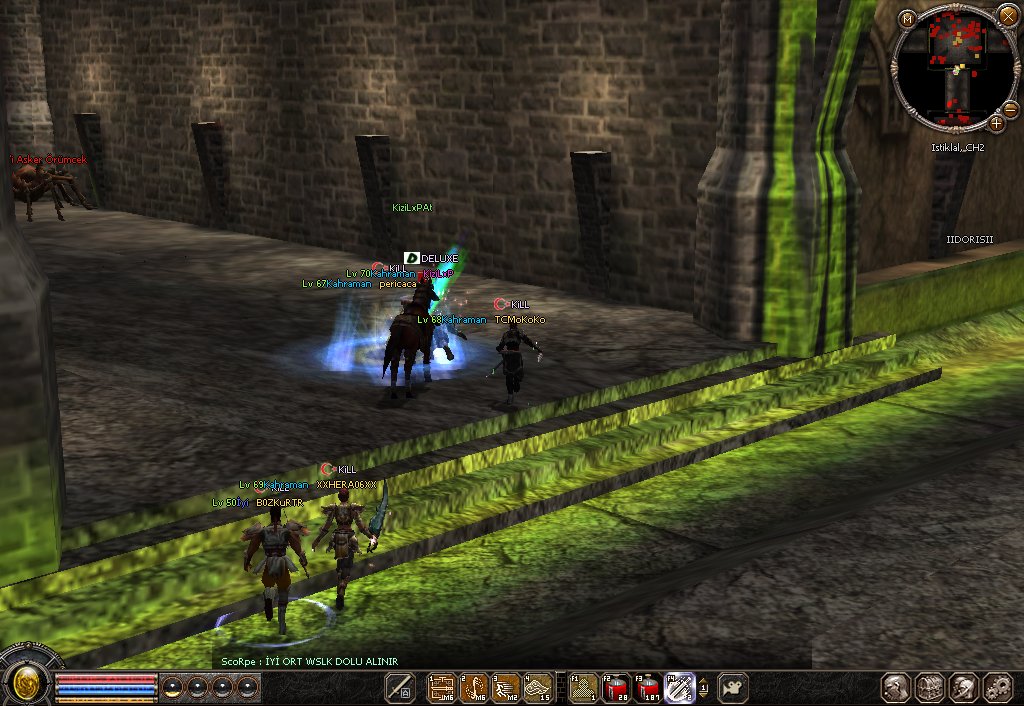Open the system options gear menu
The height and width of the screenshot is (706, 1024).
tap(998, 687)
